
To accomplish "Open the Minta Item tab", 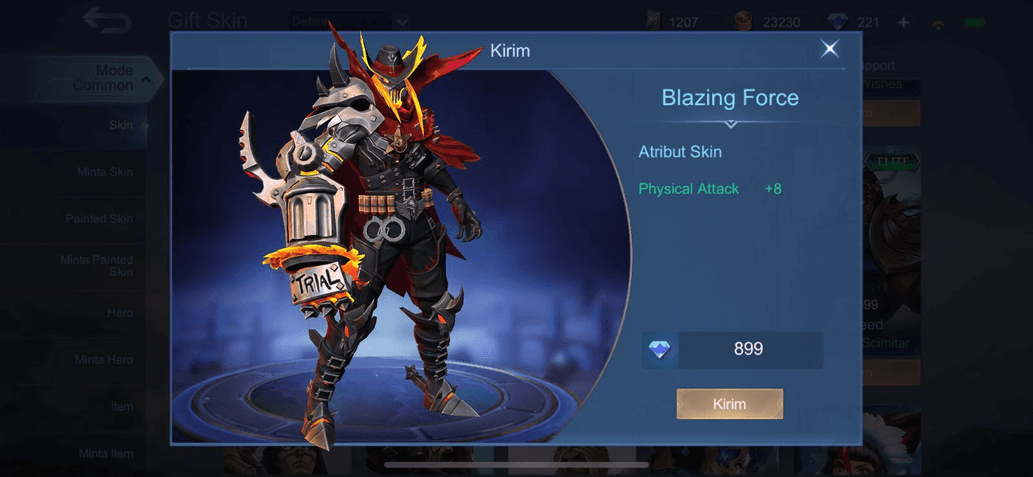I will pos(106,454).
